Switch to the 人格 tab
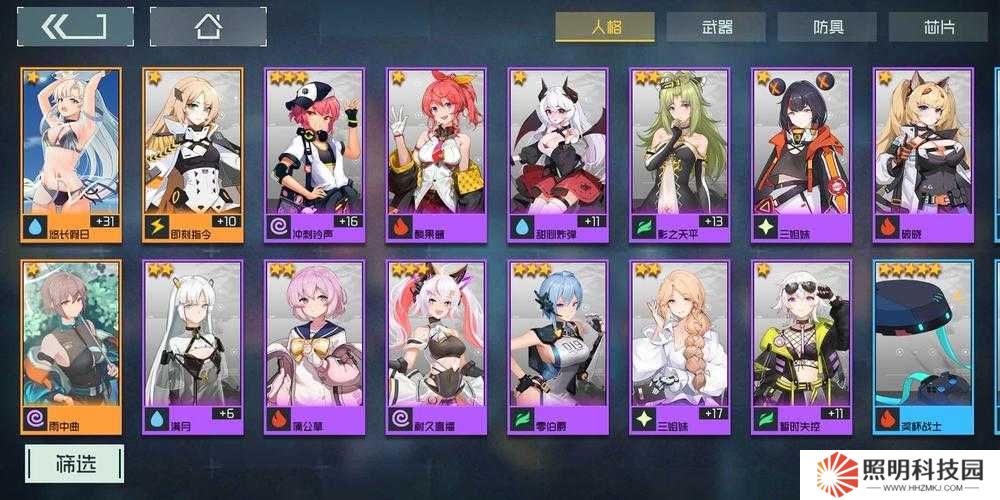 (605, 28)
